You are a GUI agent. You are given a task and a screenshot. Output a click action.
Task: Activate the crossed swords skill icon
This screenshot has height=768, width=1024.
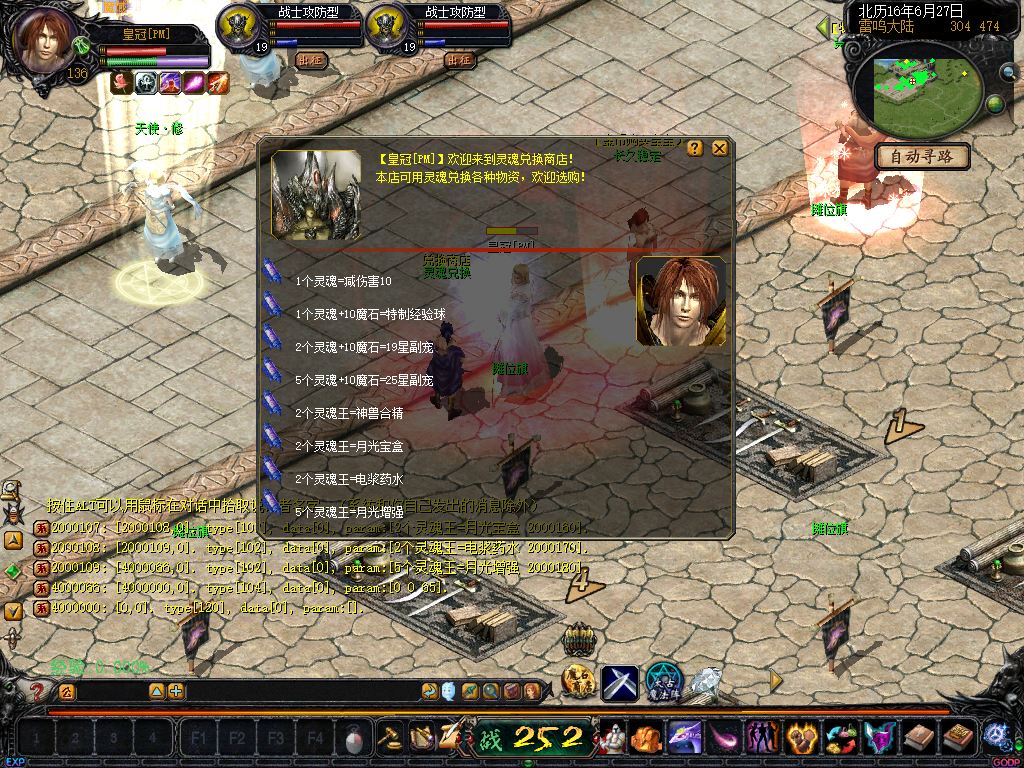(x=620, y=683)
